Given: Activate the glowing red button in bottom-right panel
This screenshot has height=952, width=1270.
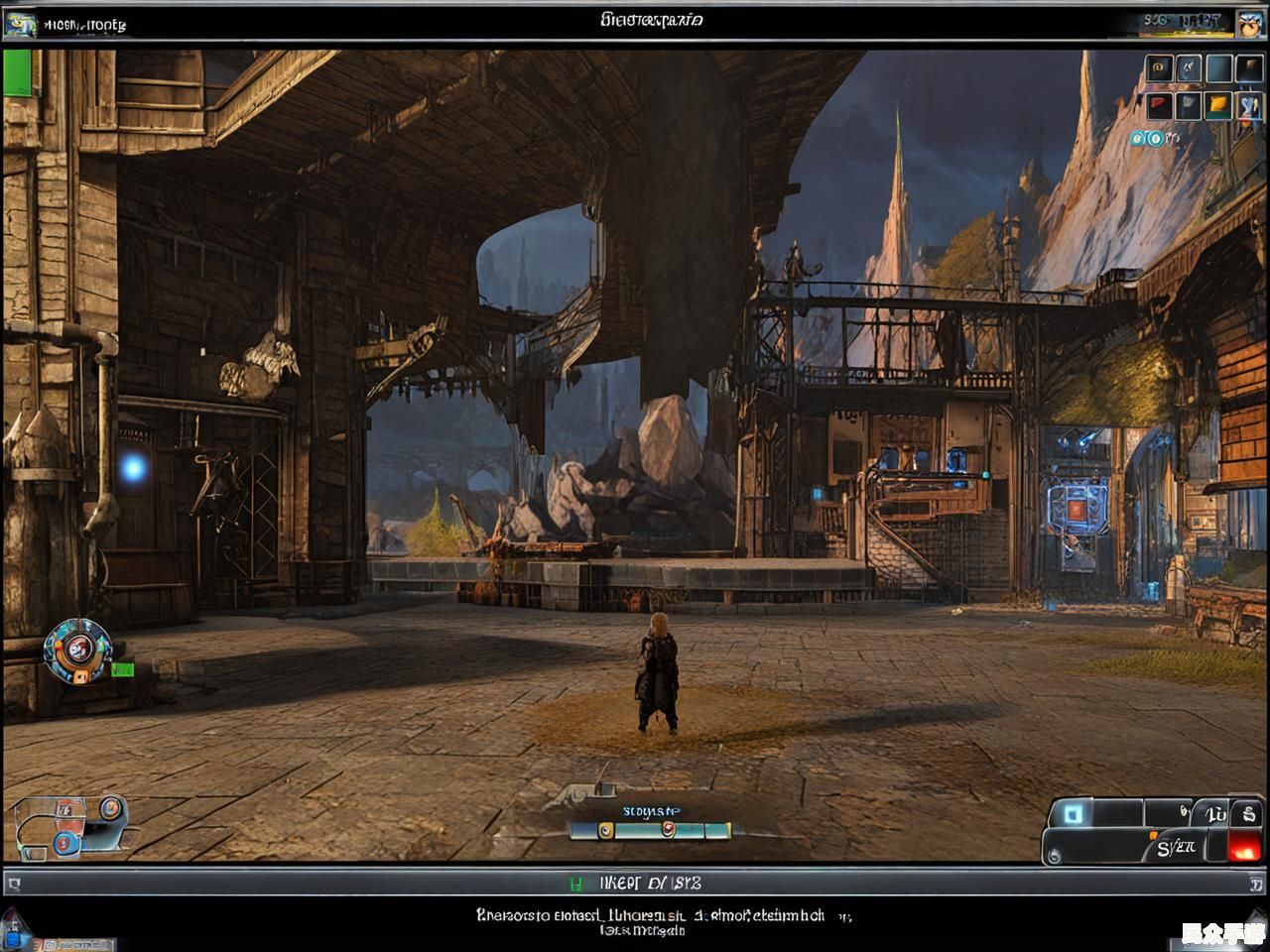Looking at the screenshot, I should pyautogui.click(x=1242, y=848).
